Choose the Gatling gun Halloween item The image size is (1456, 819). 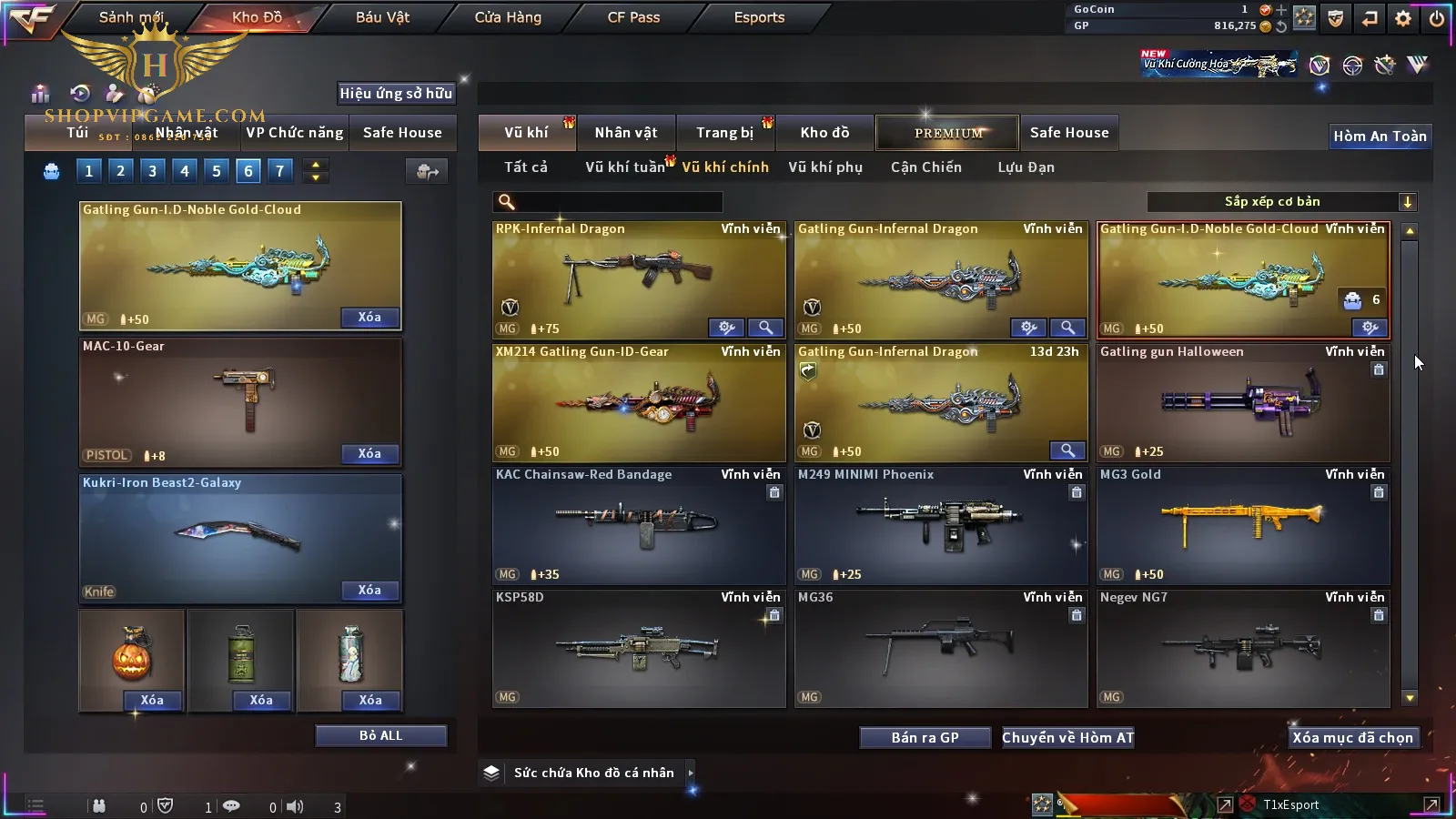click(1243, 402)
